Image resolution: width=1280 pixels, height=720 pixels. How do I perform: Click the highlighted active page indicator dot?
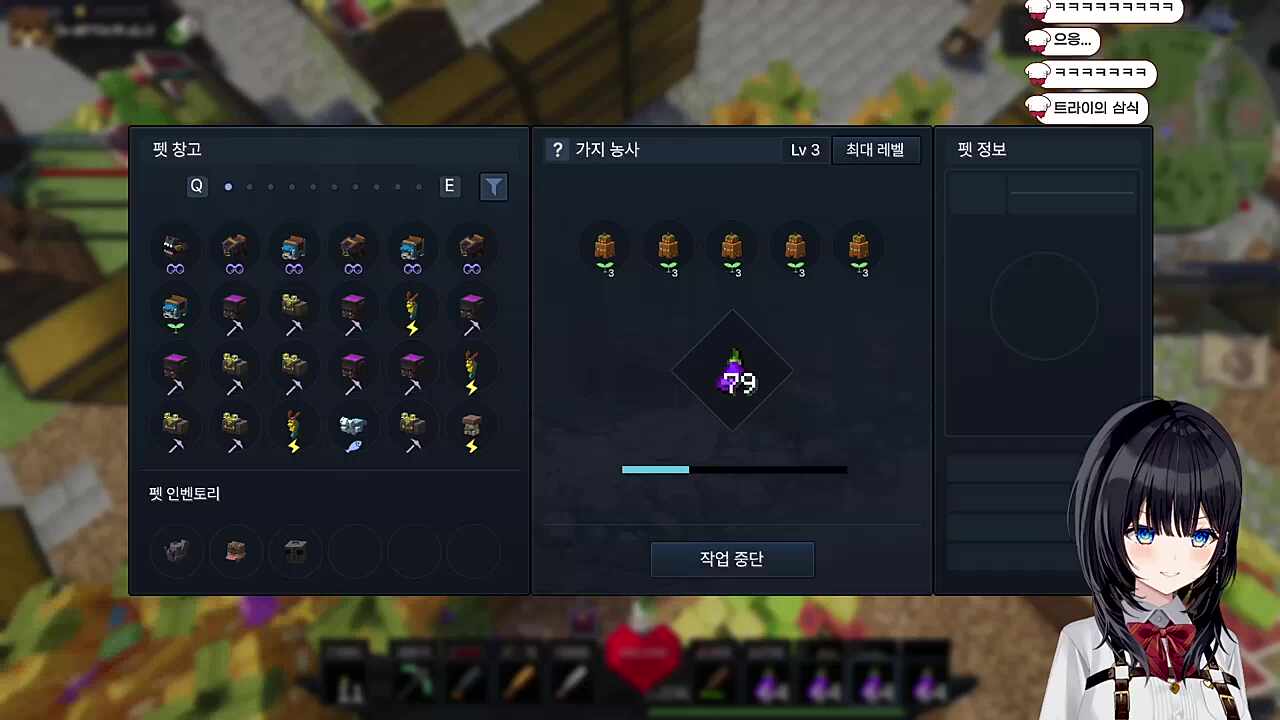pos(228,186)
